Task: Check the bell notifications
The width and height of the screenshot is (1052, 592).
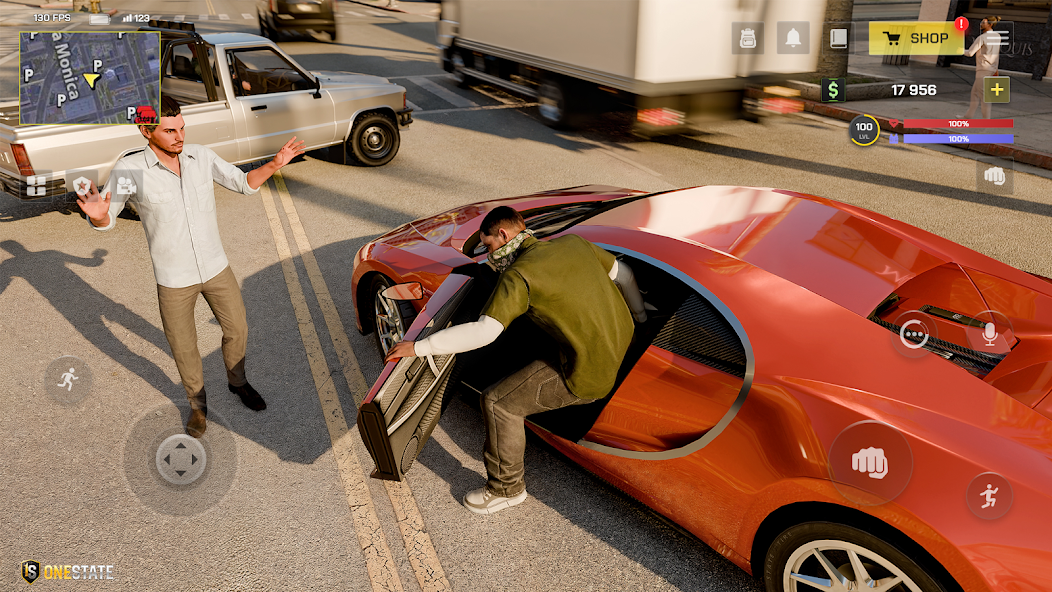Action: 793,38
